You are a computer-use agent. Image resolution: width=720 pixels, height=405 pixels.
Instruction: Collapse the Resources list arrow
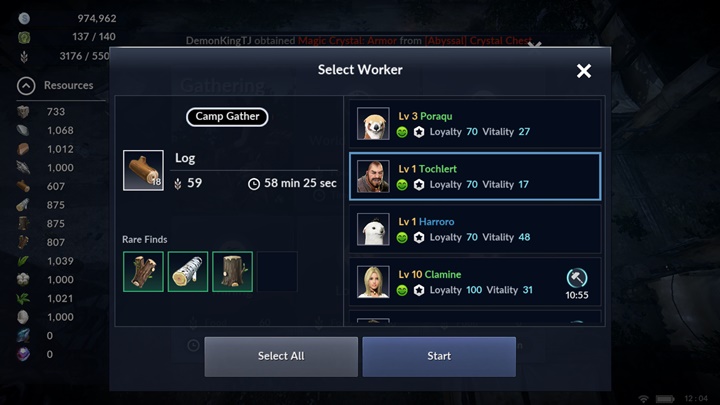26,86
